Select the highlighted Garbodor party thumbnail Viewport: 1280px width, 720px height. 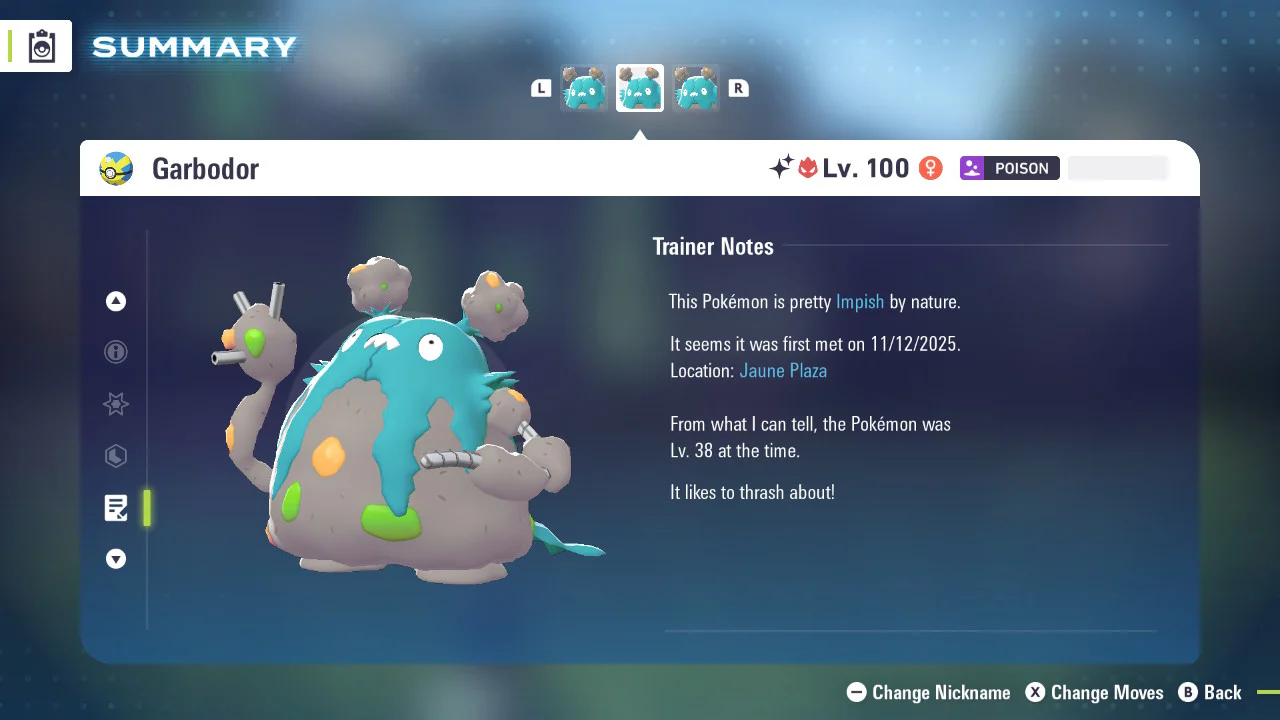pyautogui.click(x=640, y=89)
